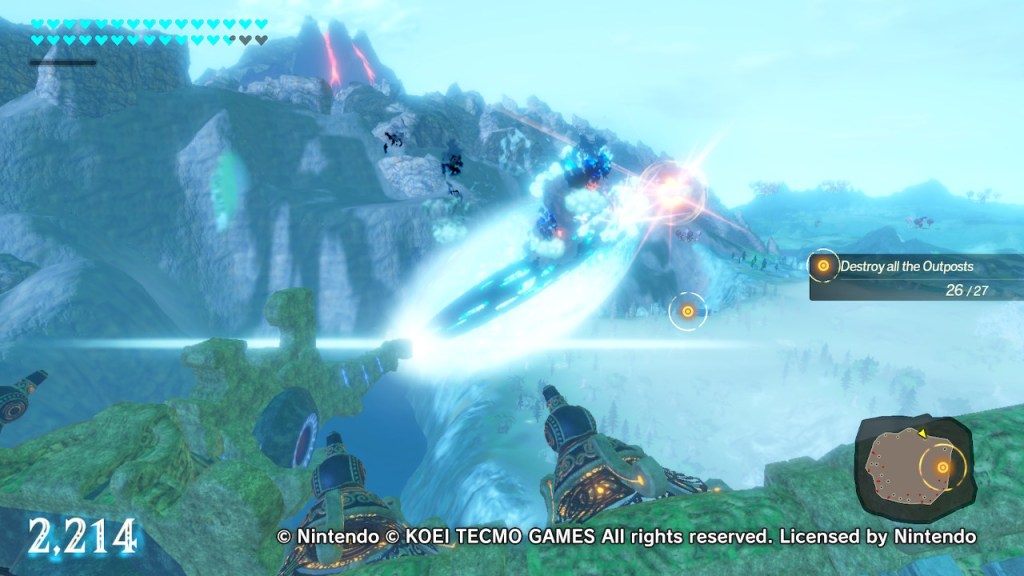Click the orange outpost waypoint marker
The width and height of the screenshot is (1024, 576).
687,312
